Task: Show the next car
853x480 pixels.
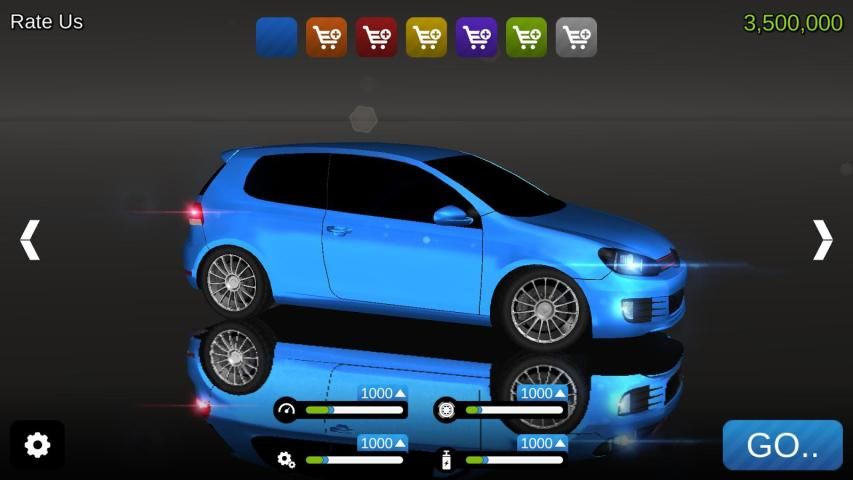Action: [822, 240]
